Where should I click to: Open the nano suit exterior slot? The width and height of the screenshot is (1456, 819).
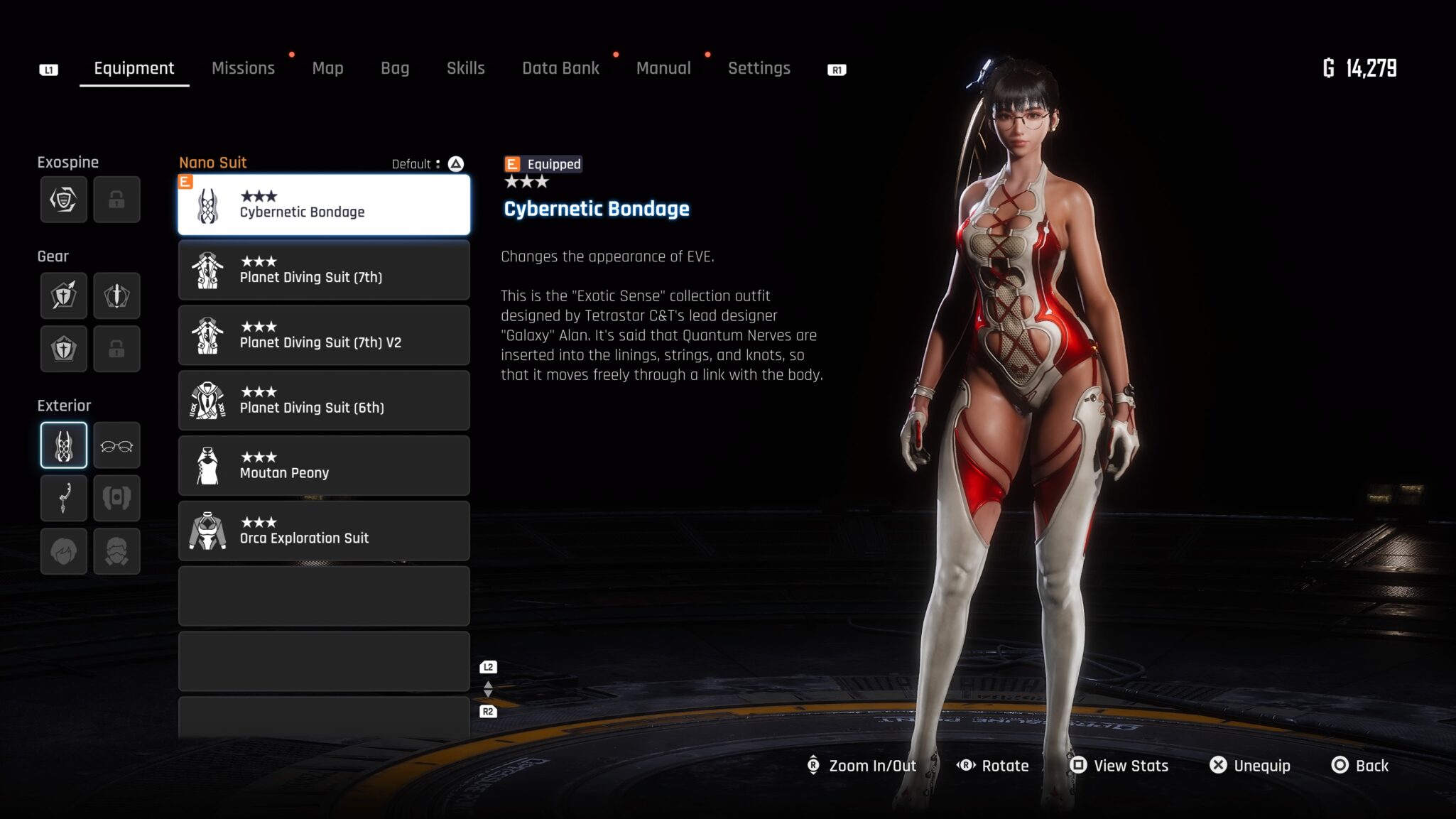pyautogui.click(x=64, y=446)
